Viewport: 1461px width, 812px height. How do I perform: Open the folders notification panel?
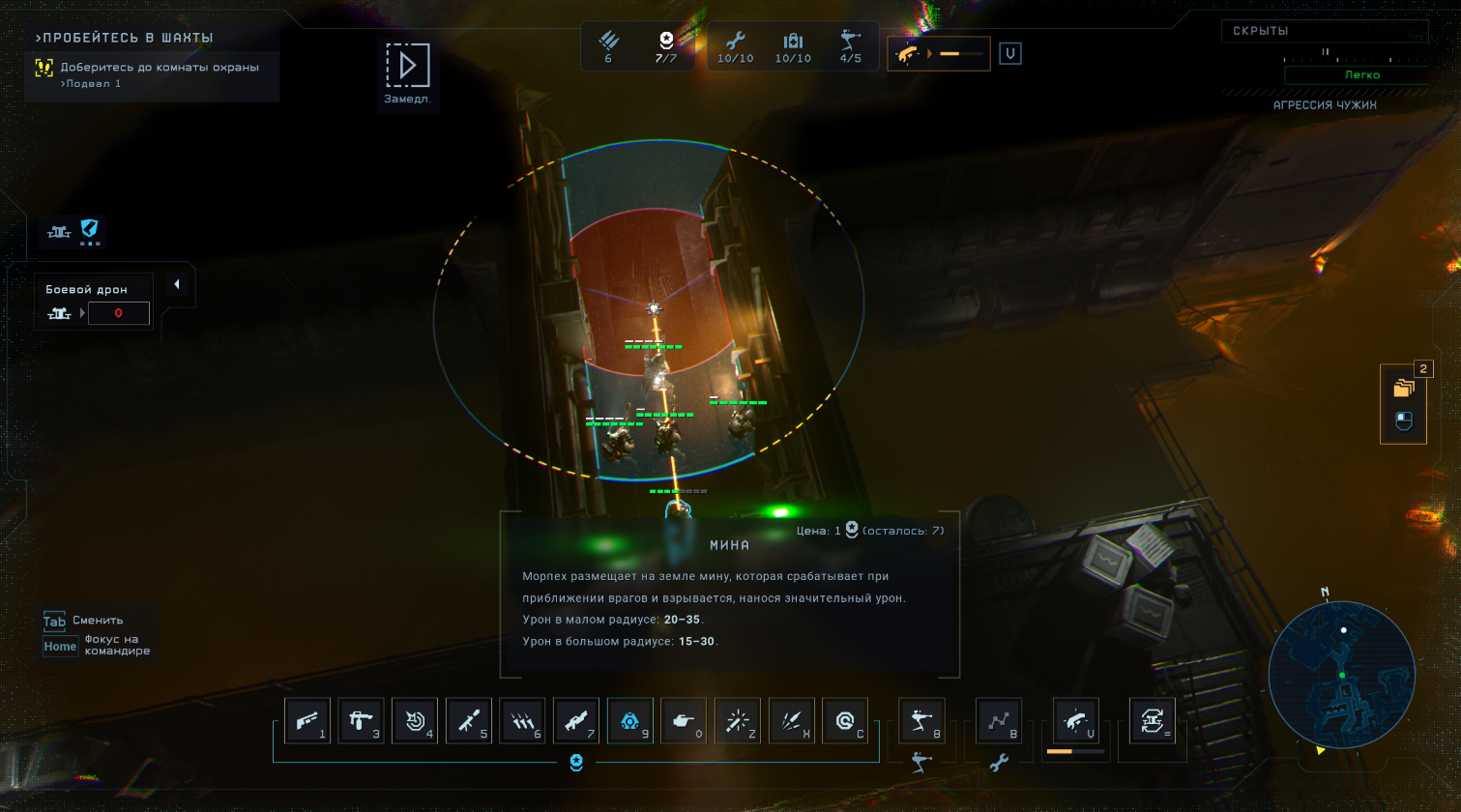click(x=1403, y=389)
